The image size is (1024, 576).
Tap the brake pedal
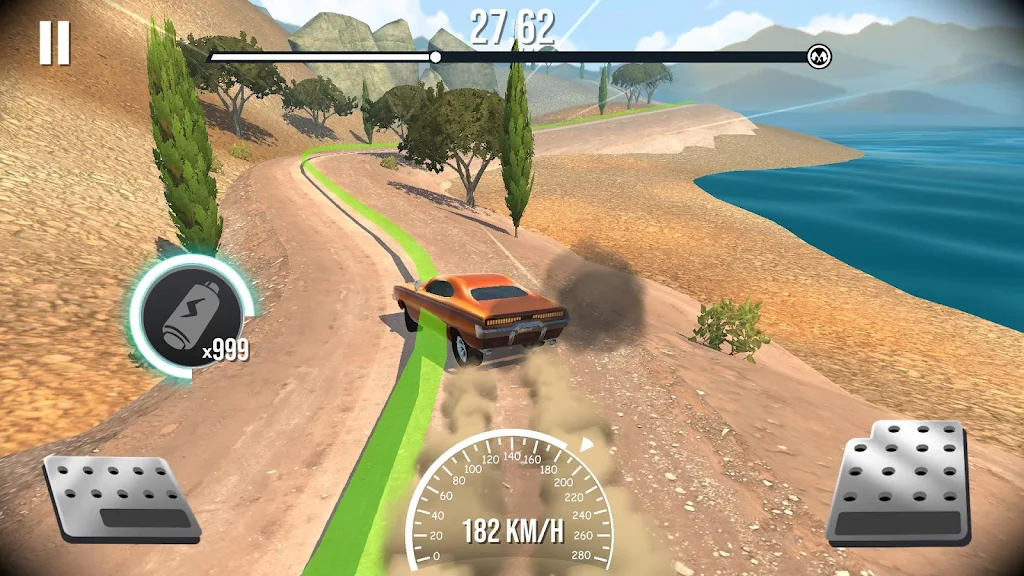tap(120, 498)
